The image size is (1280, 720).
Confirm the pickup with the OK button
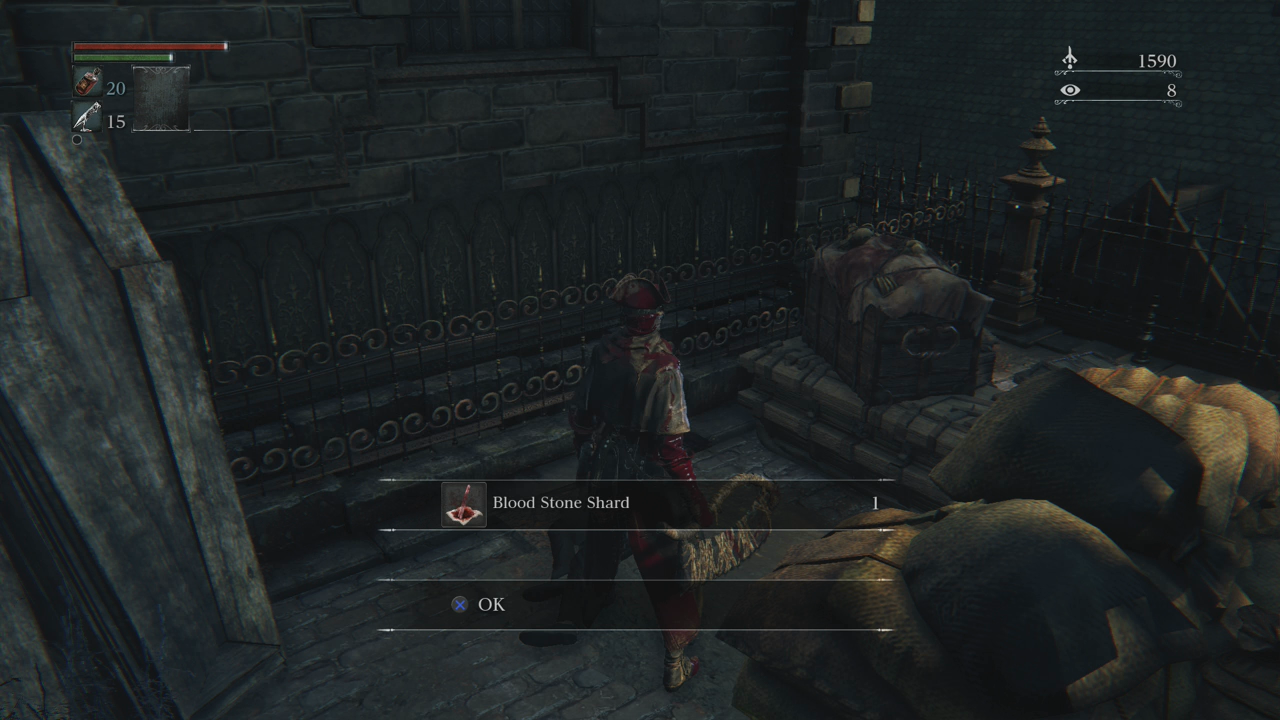tap(490, 604)
